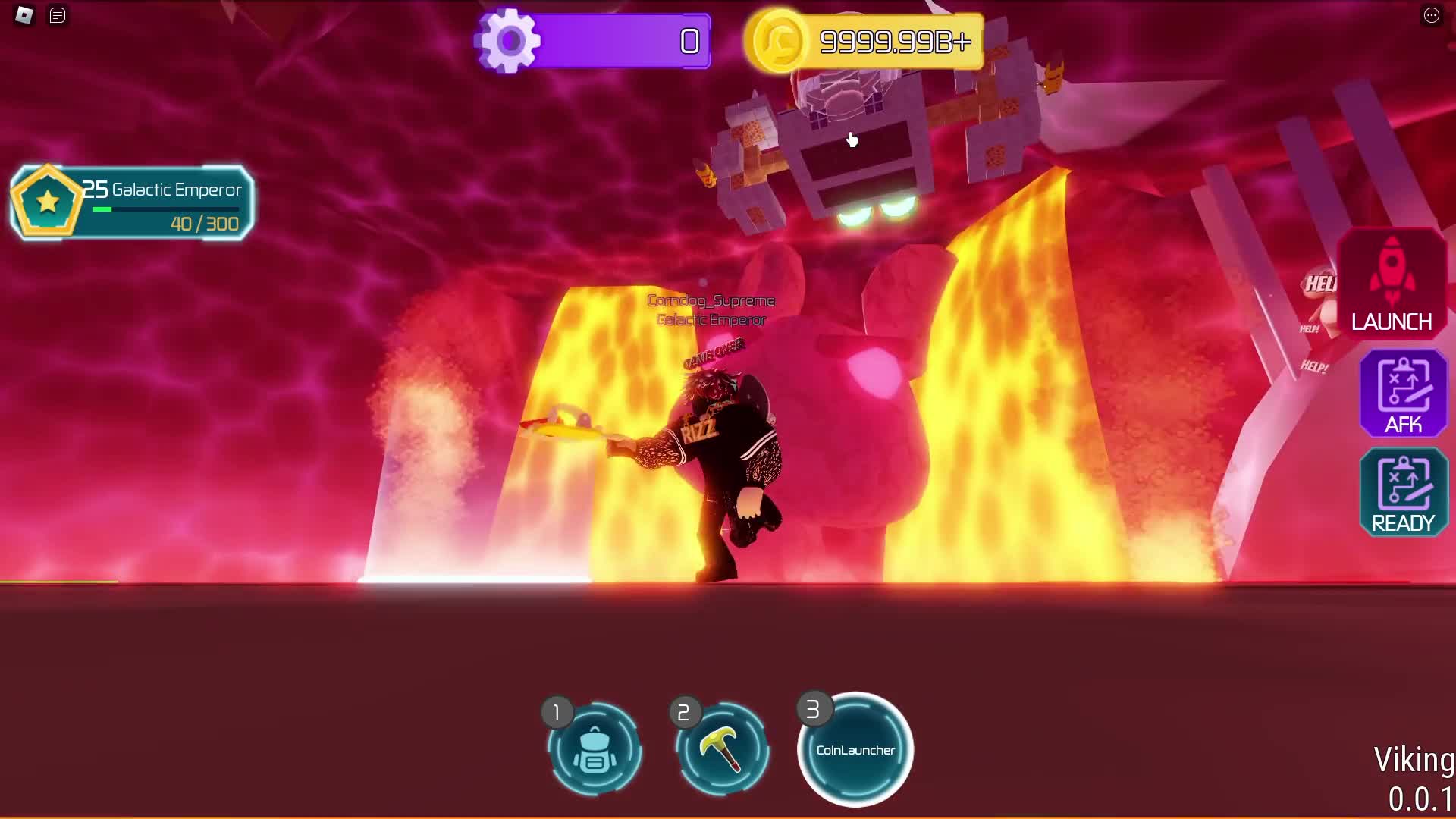
Task: Toggle the AFK mode button
Action: pos(1403,393)
